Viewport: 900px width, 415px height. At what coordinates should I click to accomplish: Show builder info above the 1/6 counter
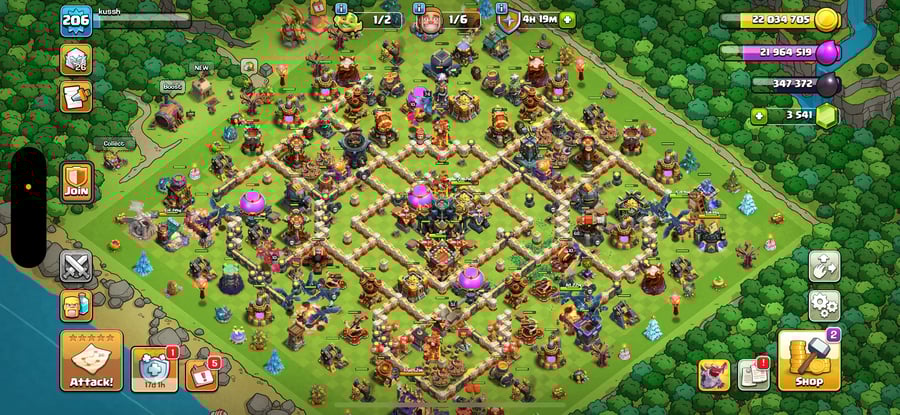click(418, 8)
